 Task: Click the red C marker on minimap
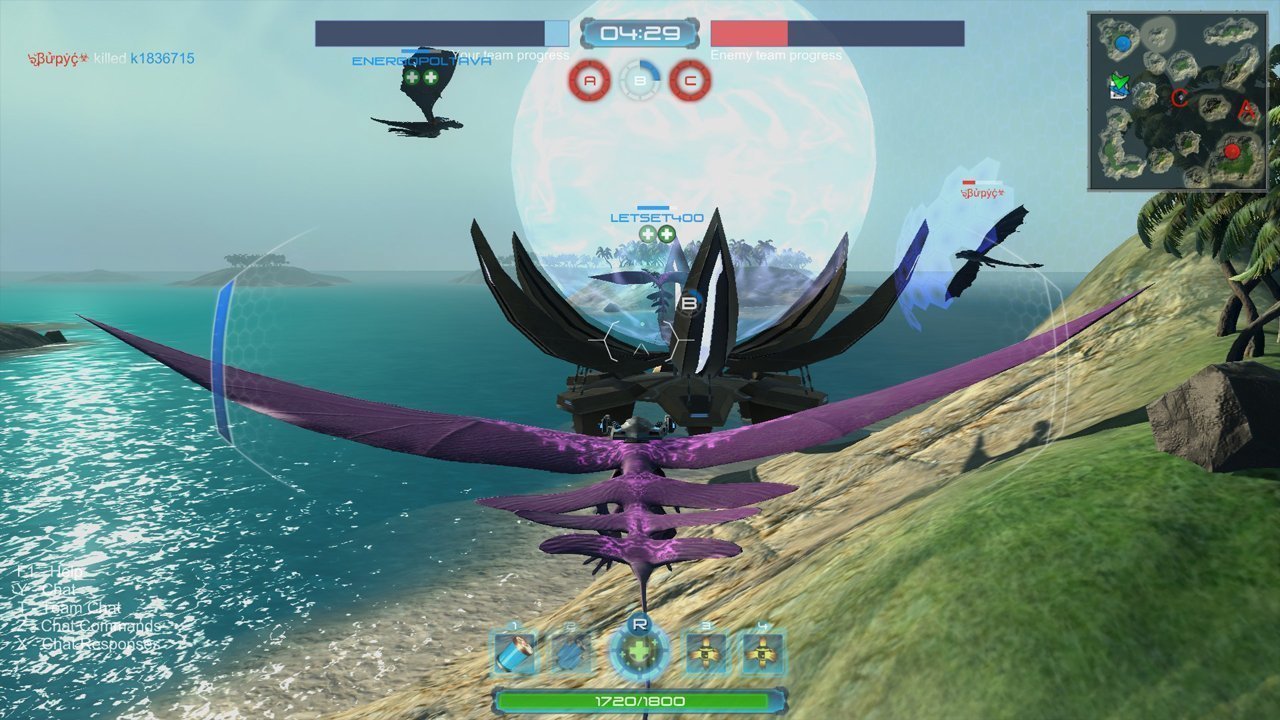coord(1180,98)
